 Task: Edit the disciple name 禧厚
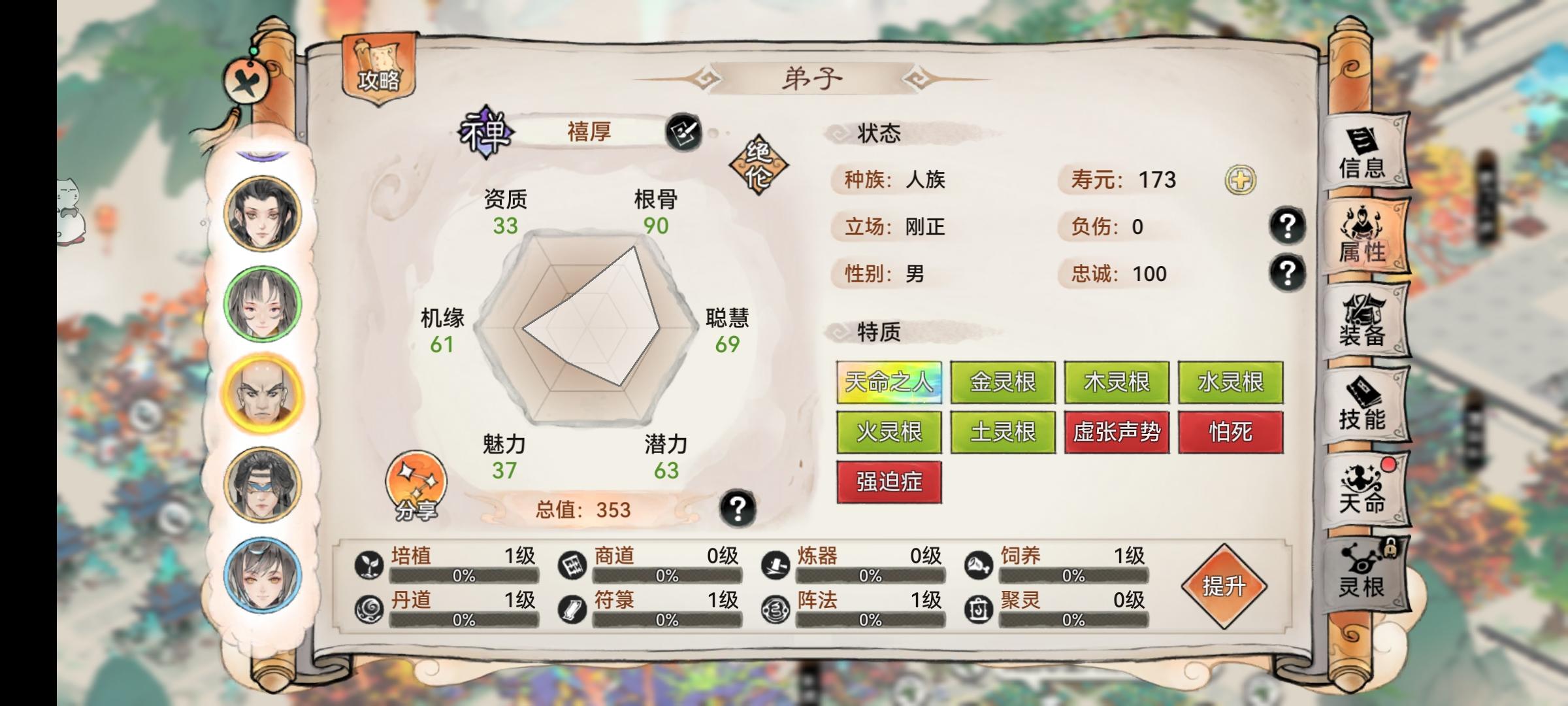[685, 132]
